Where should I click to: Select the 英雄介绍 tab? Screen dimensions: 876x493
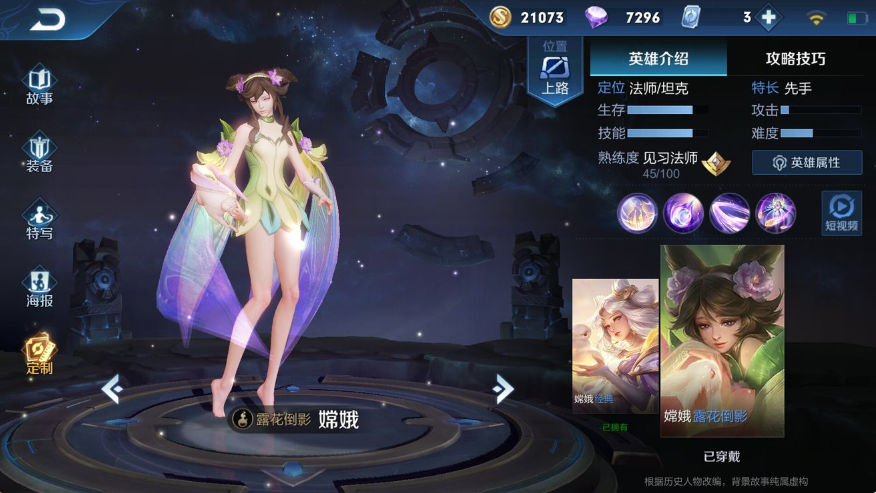tap(658, 59)
